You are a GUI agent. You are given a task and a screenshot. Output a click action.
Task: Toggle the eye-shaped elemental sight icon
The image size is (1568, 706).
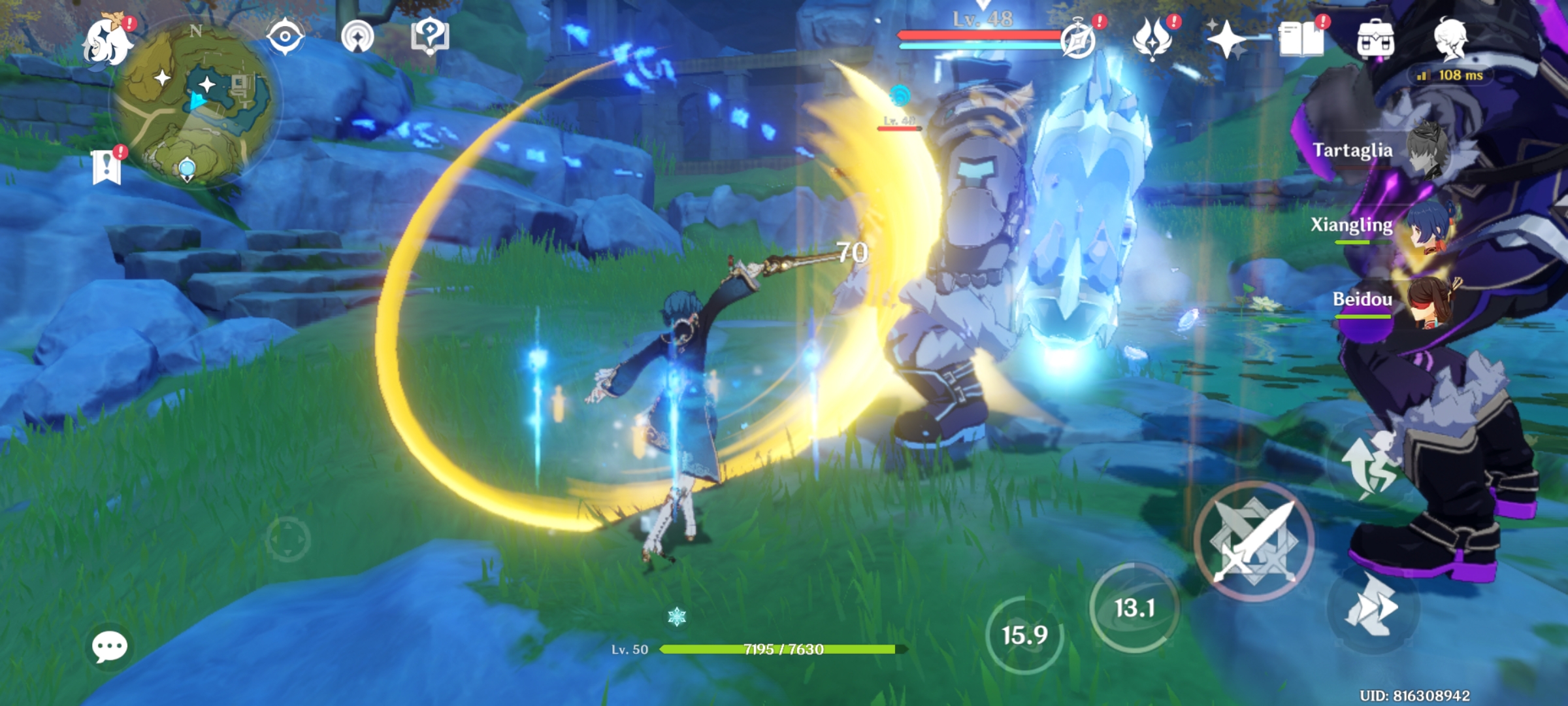285,36
